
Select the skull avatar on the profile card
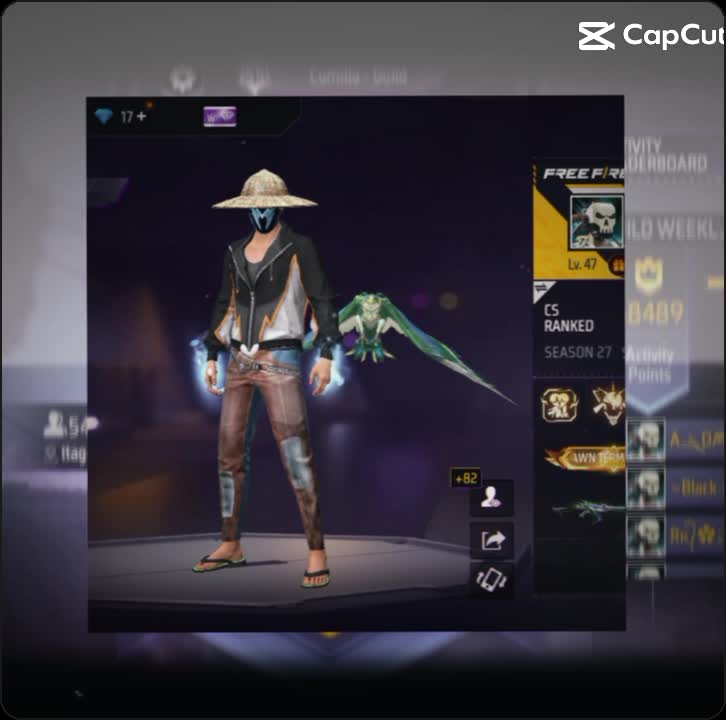point(596,222)
